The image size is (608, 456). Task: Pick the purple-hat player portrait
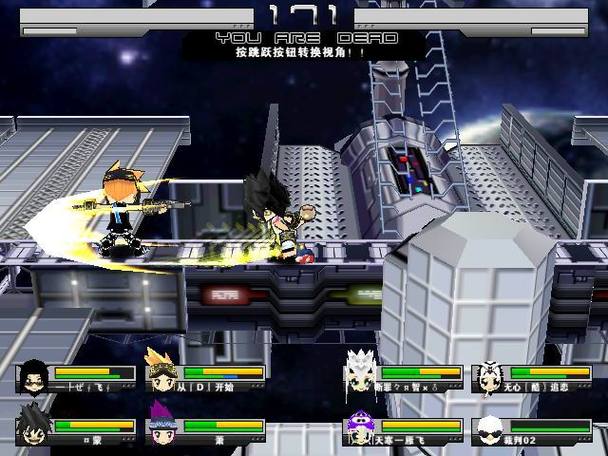(x=358, y=427)
